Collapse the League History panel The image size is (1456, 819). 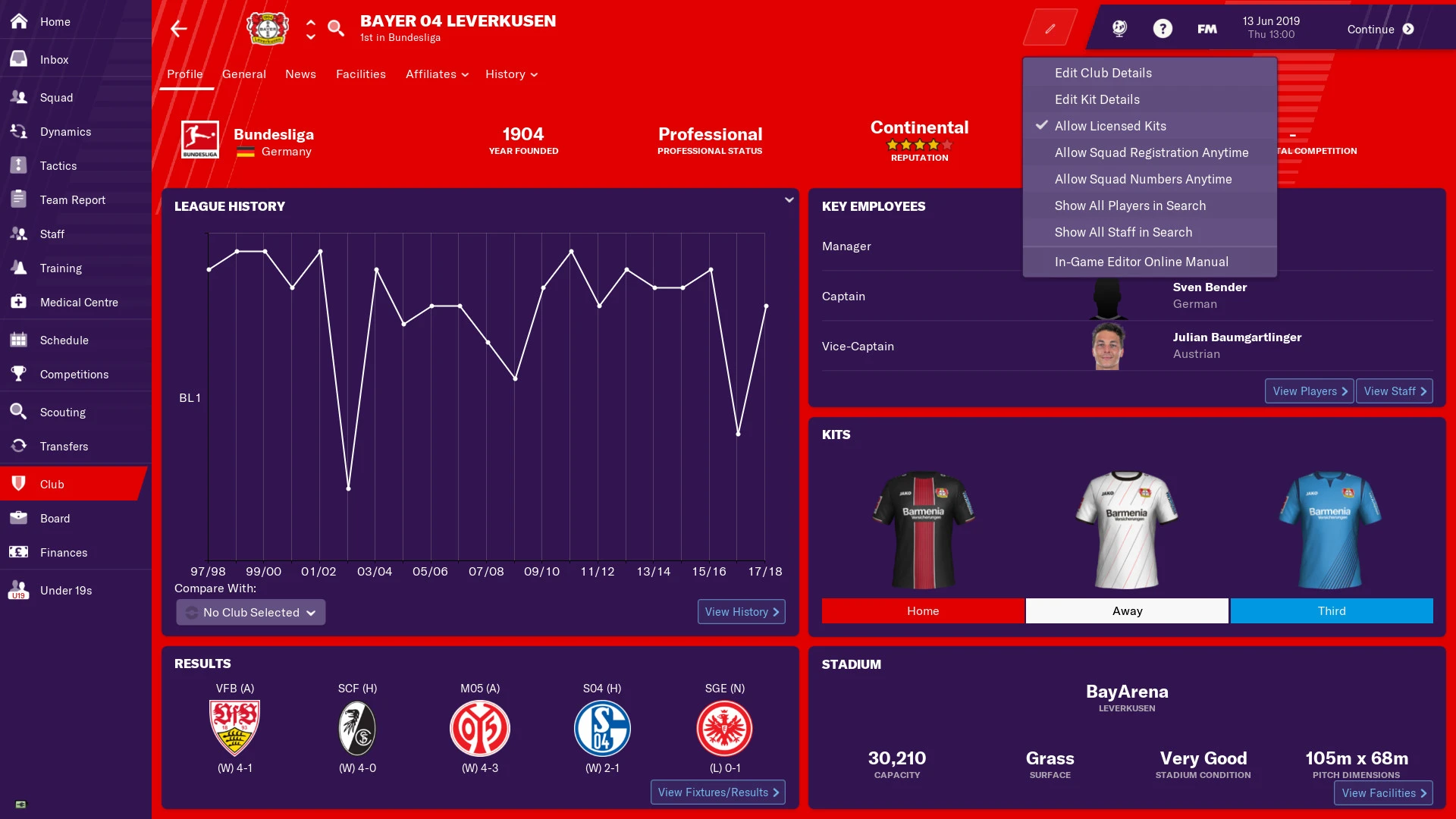789,199
